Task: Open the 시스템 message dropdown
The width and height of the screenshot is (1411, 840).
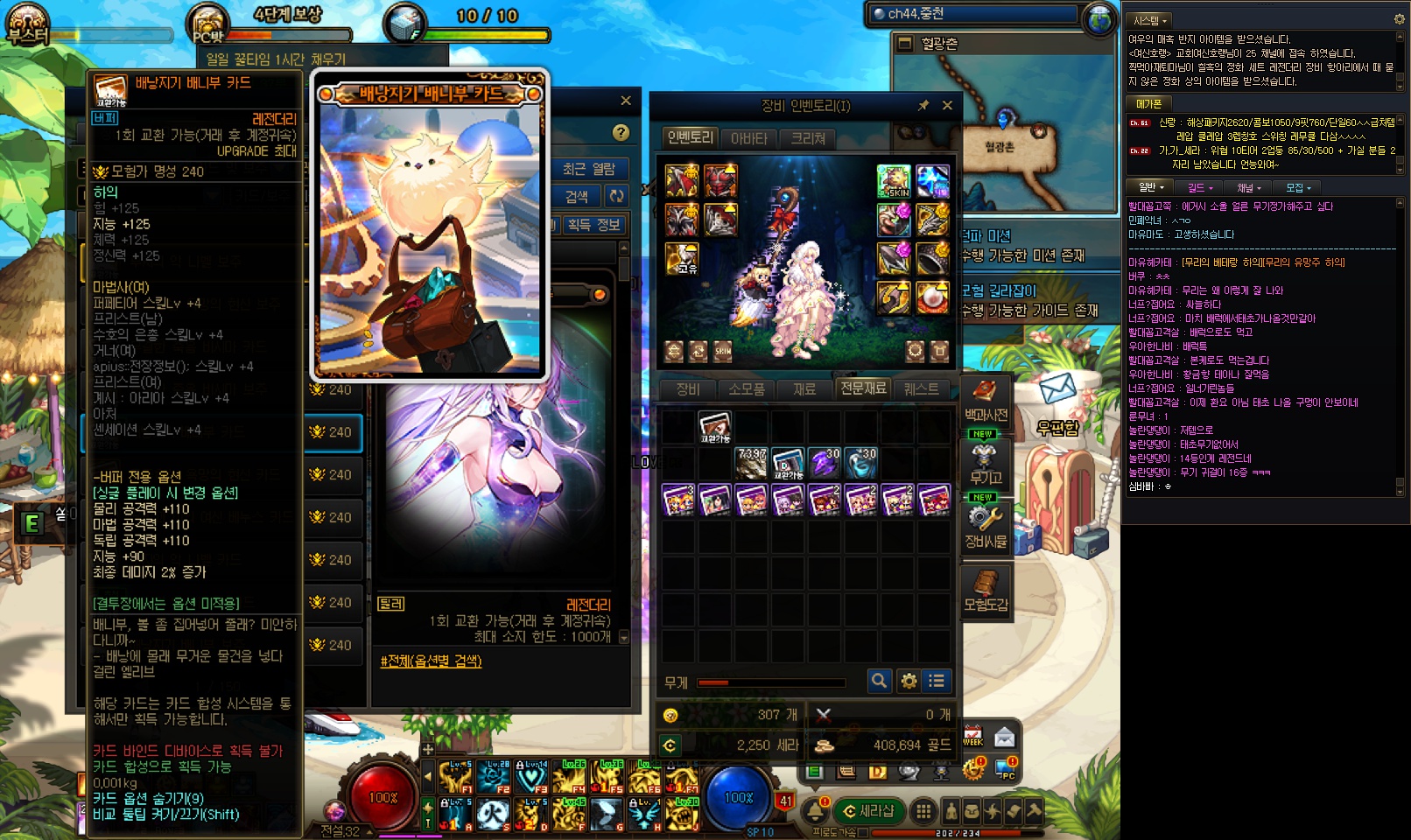Action: [1150, 20]
